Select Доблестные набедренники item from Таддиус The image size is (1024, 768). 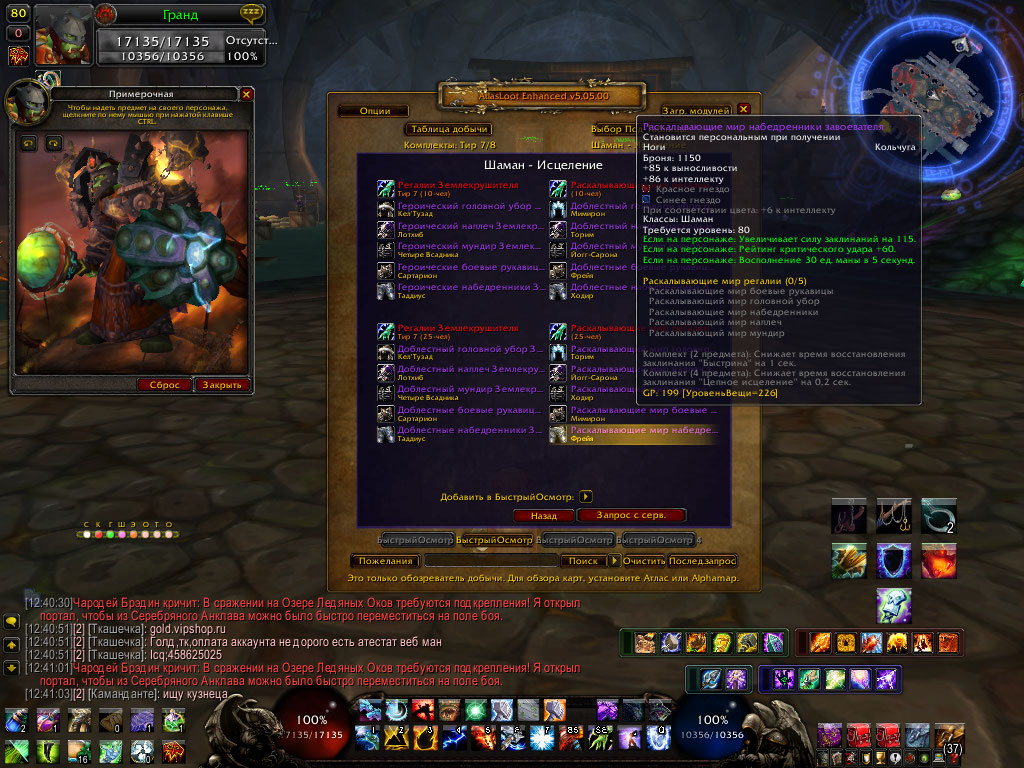tap(461, 432)
